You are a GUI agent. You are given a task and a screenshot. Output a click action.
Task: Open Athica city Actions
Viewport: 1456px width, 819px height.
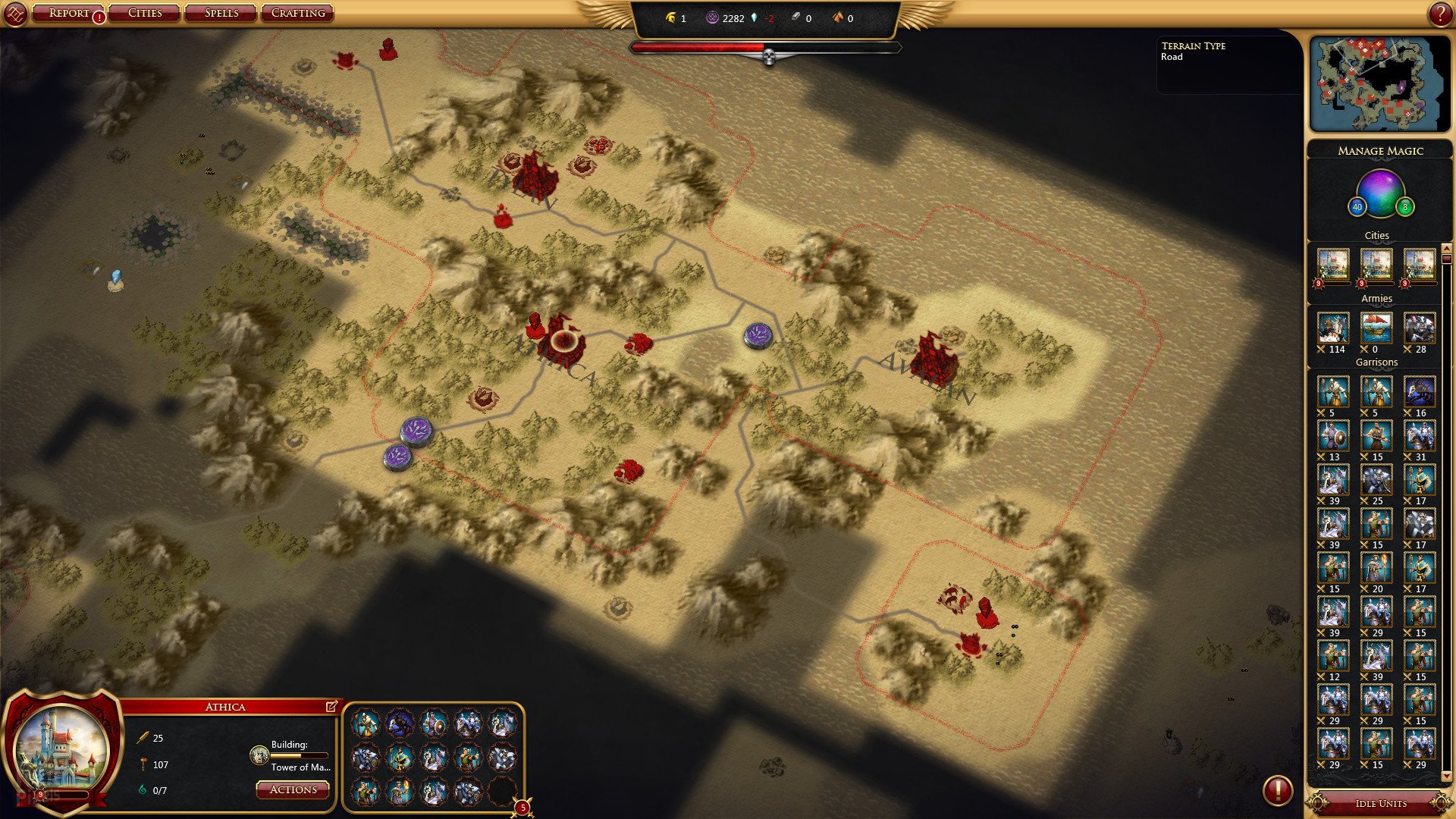[293, 789]
